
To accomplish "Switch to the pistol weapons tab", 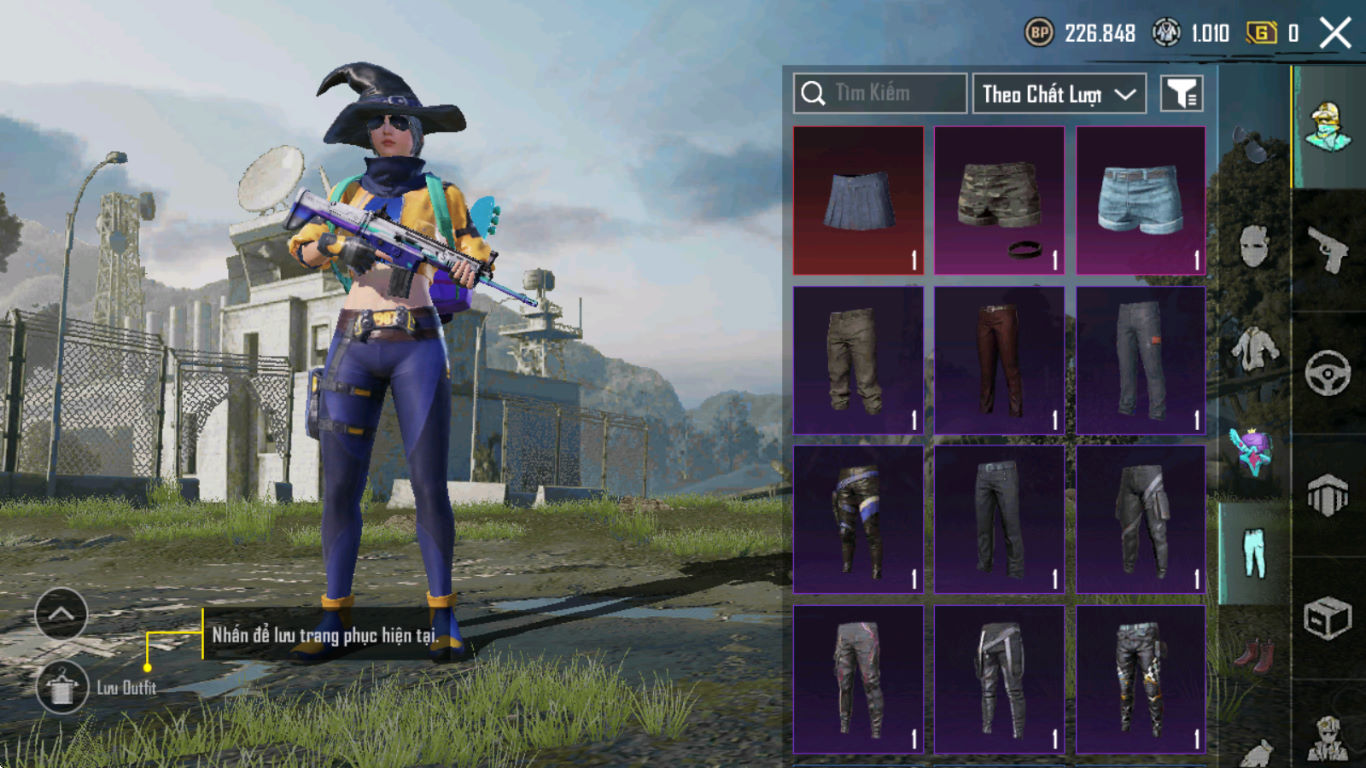I will [x=1328, y=250].
